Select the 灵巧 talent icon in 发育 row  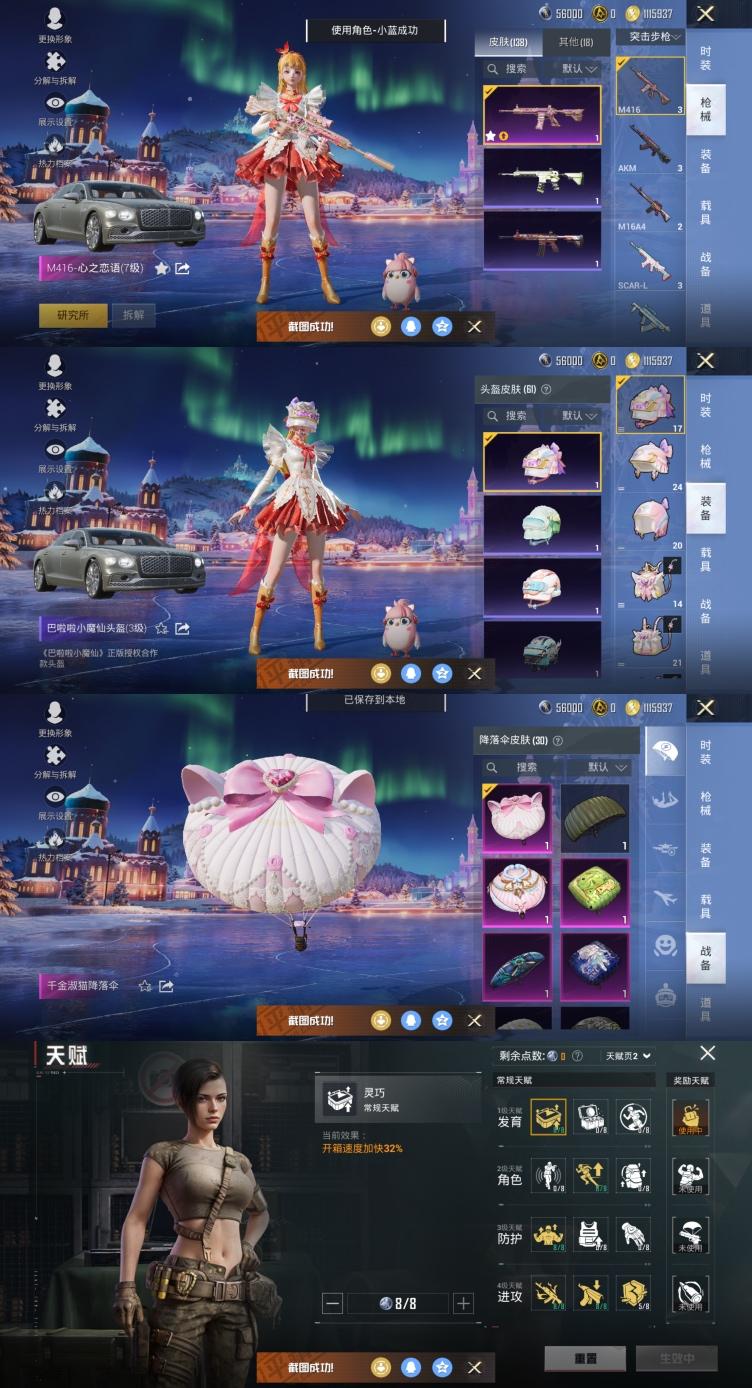tap(548, 1117)
